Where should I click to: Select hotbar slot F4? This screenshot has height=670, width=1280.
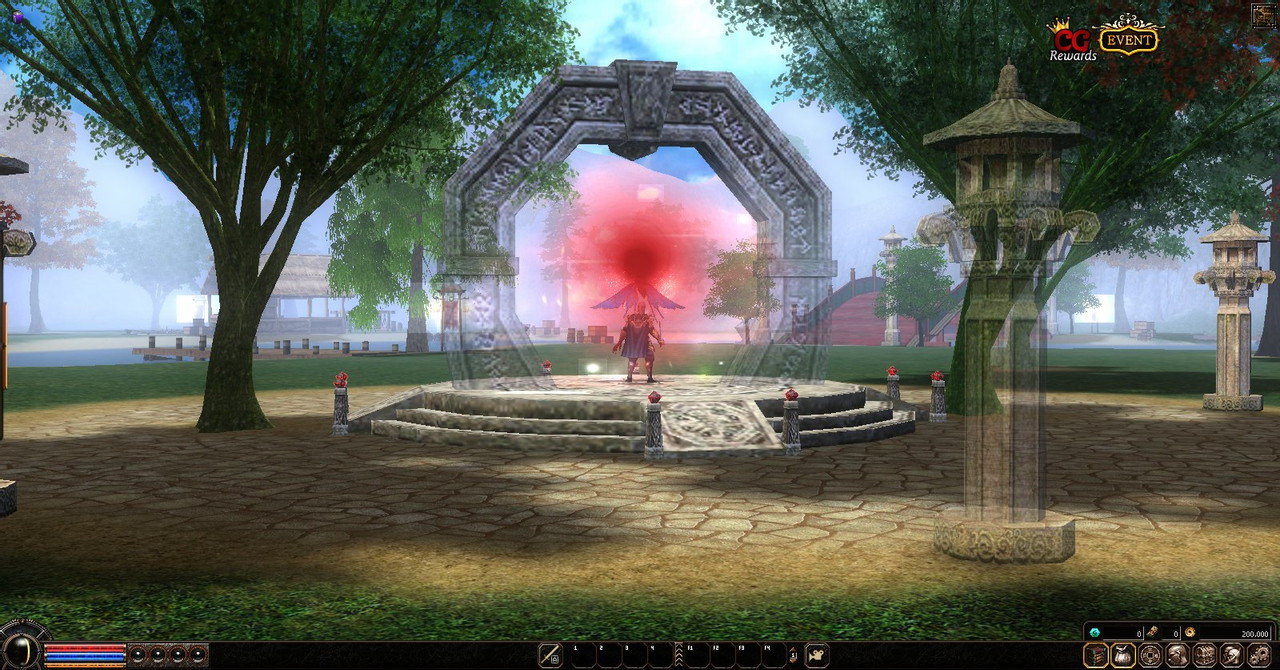click(776, 655)
